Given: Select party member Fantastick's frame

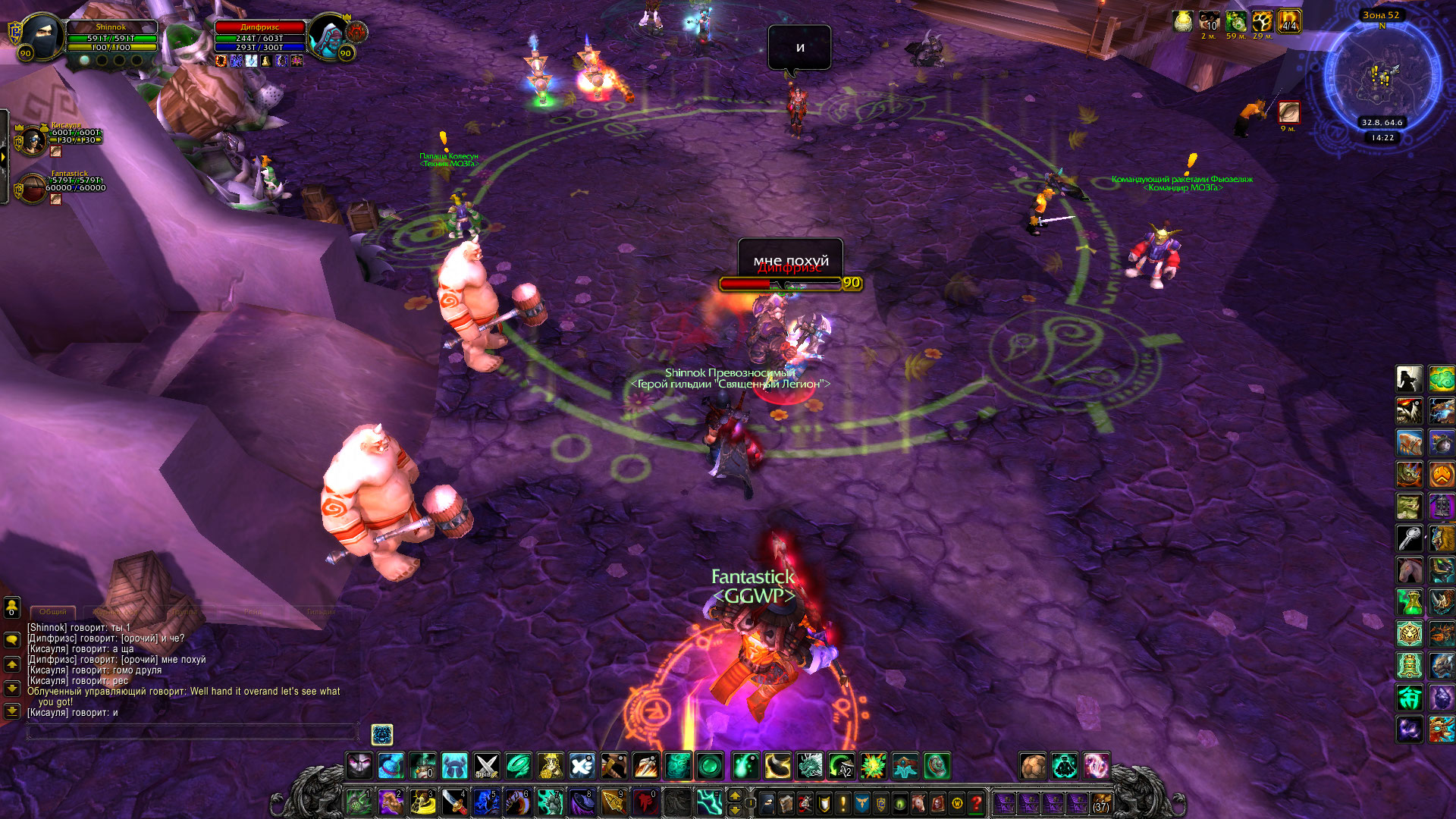Looking at the screenshot, I should click(x=33, y=188).
